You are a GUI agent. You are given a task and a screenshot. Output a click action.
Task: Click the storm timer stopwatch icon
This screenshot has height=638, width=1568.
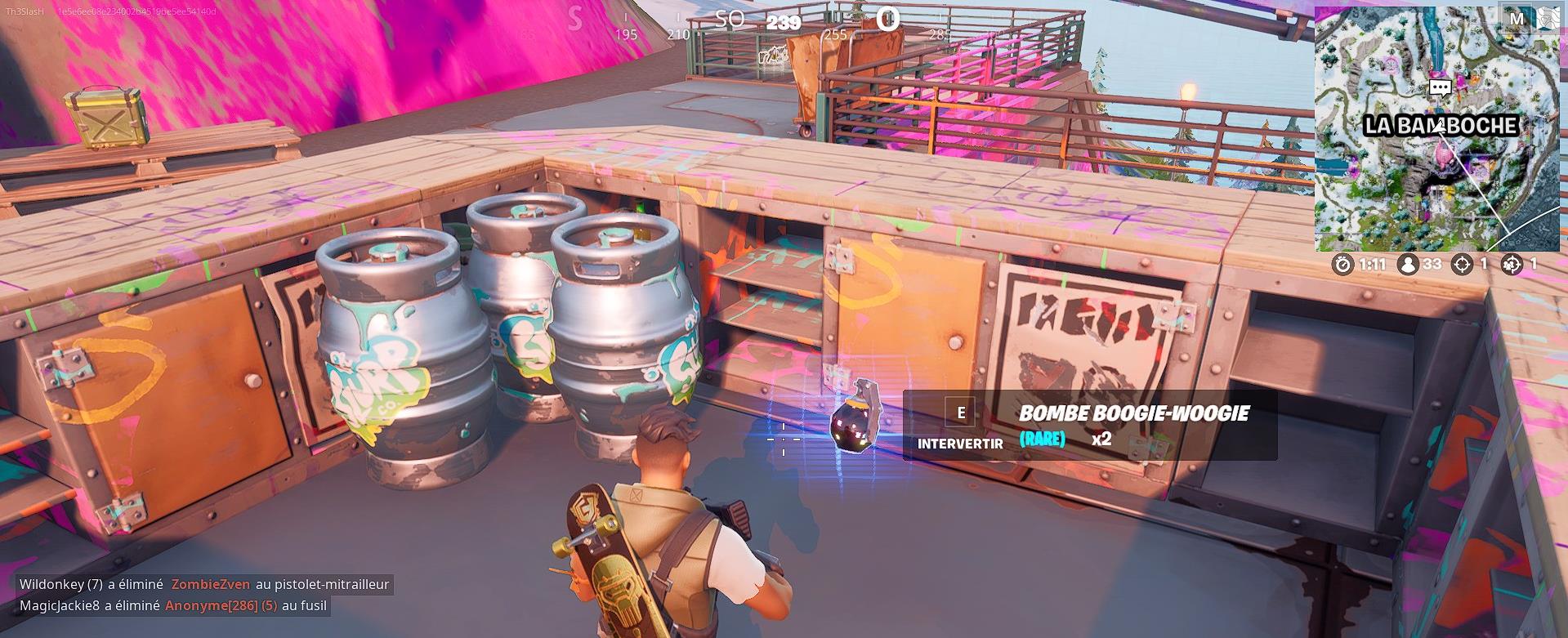[x=1342, y=264]
